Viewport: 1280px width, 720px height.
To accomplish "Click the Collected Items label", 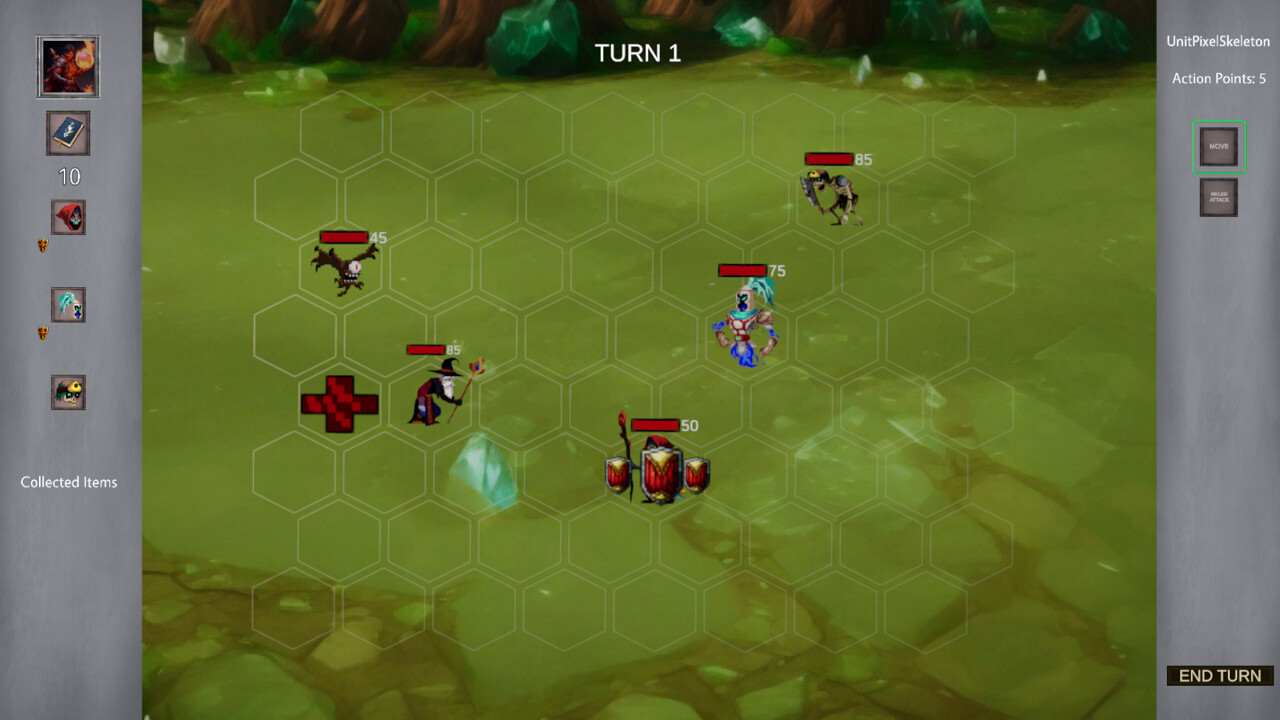I will pos(69,482).
